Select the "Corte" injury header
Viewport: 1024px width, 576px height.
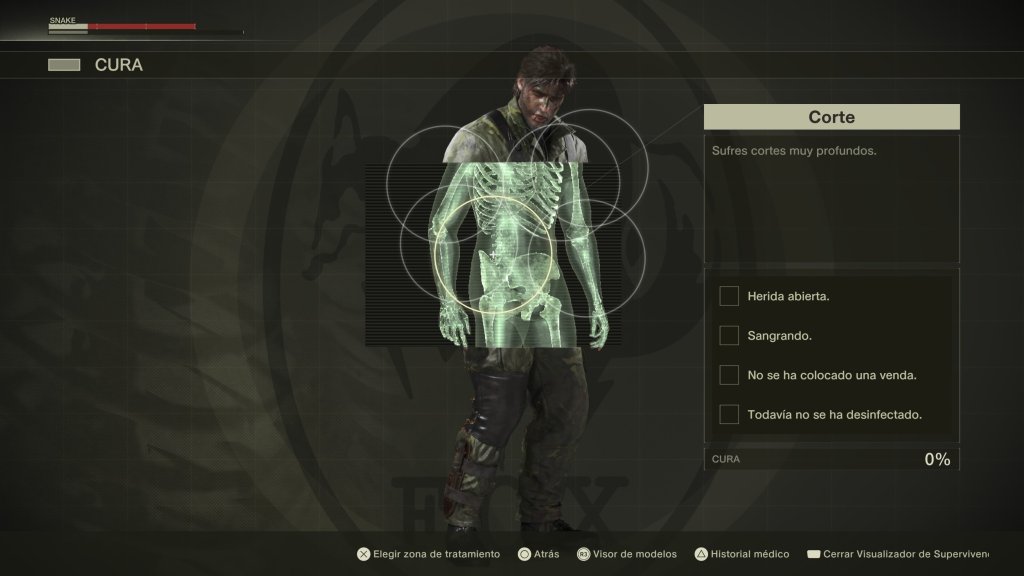(831, 117)
